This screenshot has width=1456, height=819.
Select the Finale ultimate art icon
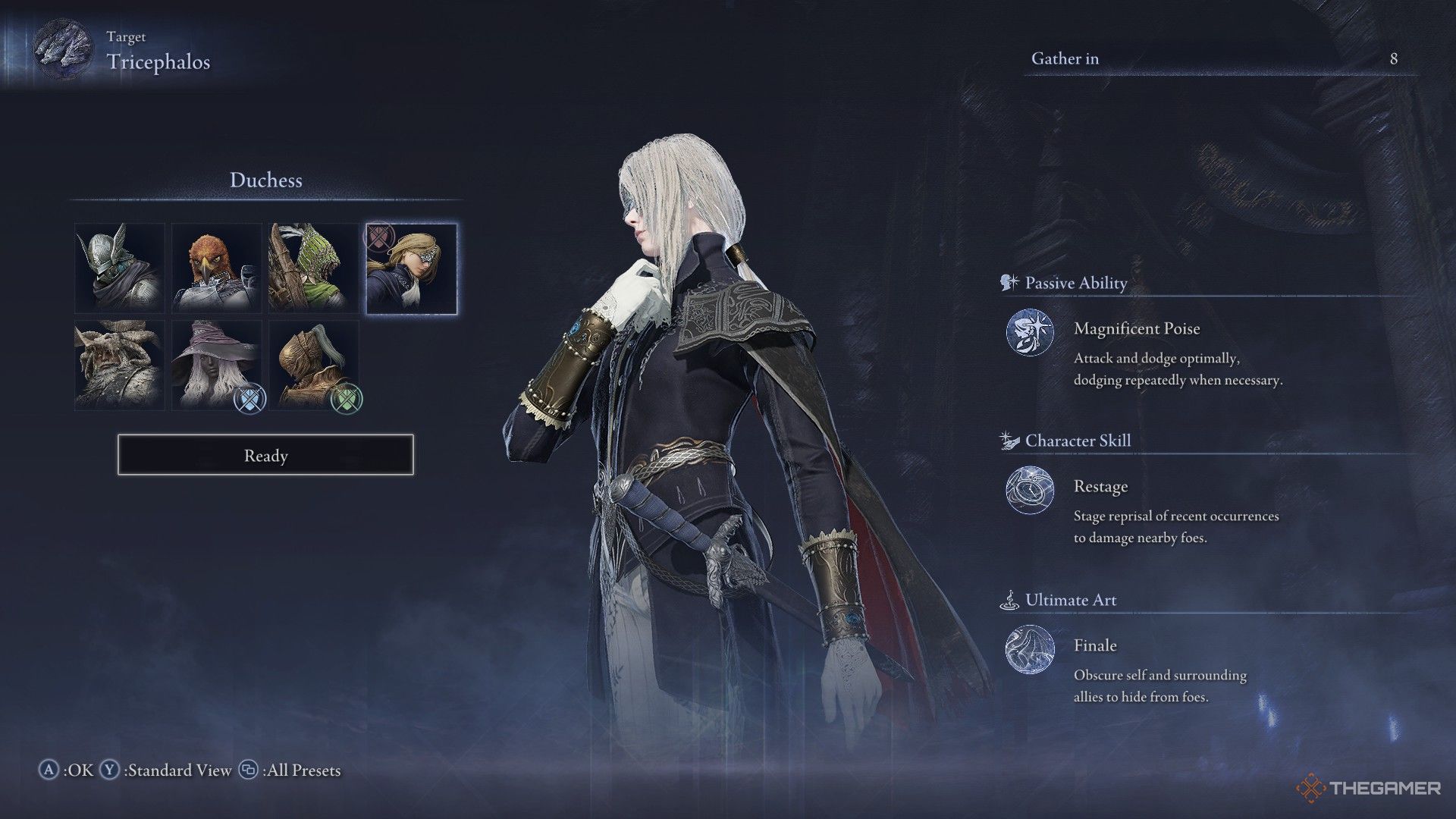pyautogui.click(x=1031, y=650)
